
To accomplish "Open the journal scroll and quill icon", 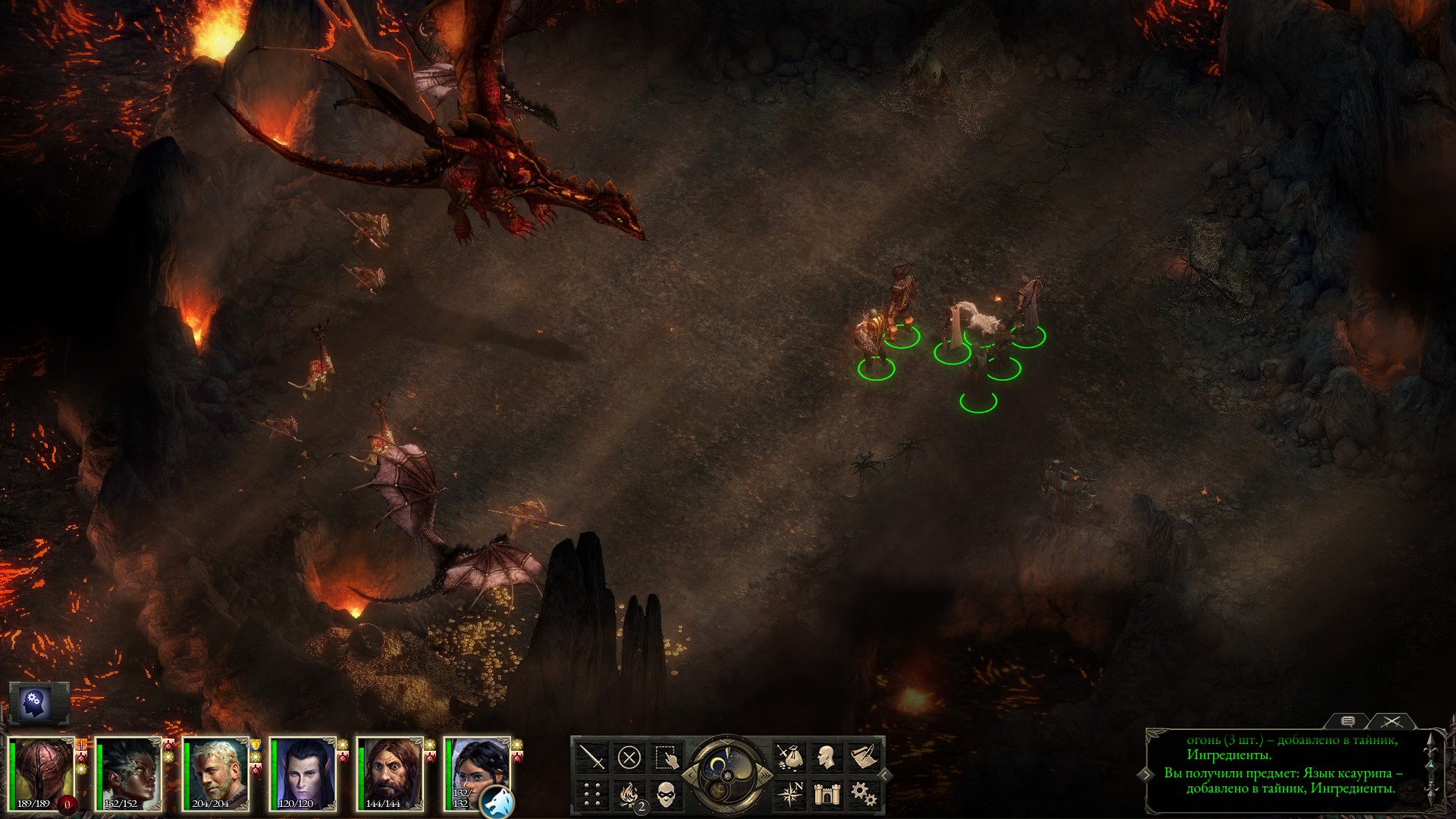I will point(863,757).
